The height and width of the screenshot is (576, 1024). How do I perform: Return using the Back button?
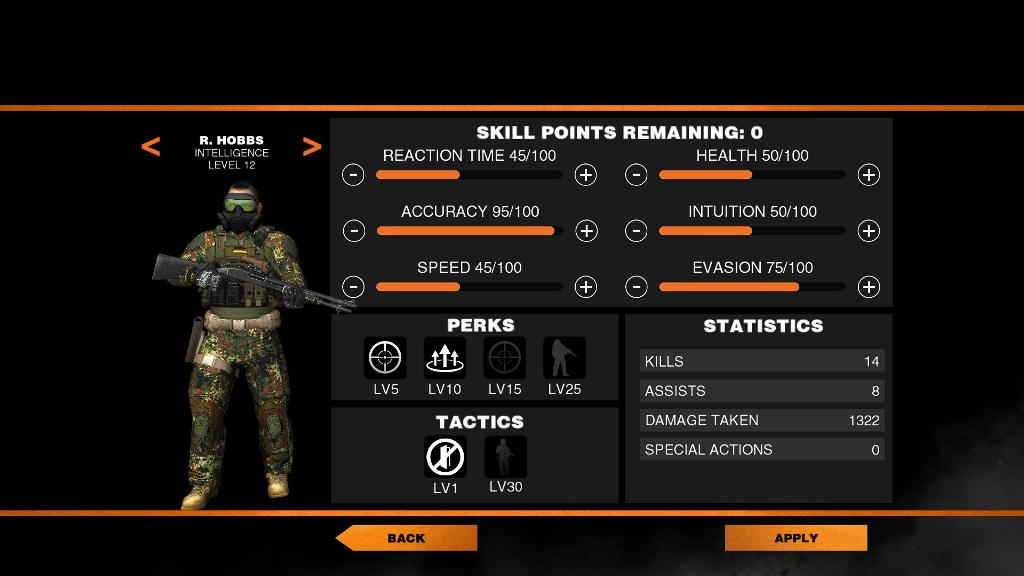pos(406,538)
